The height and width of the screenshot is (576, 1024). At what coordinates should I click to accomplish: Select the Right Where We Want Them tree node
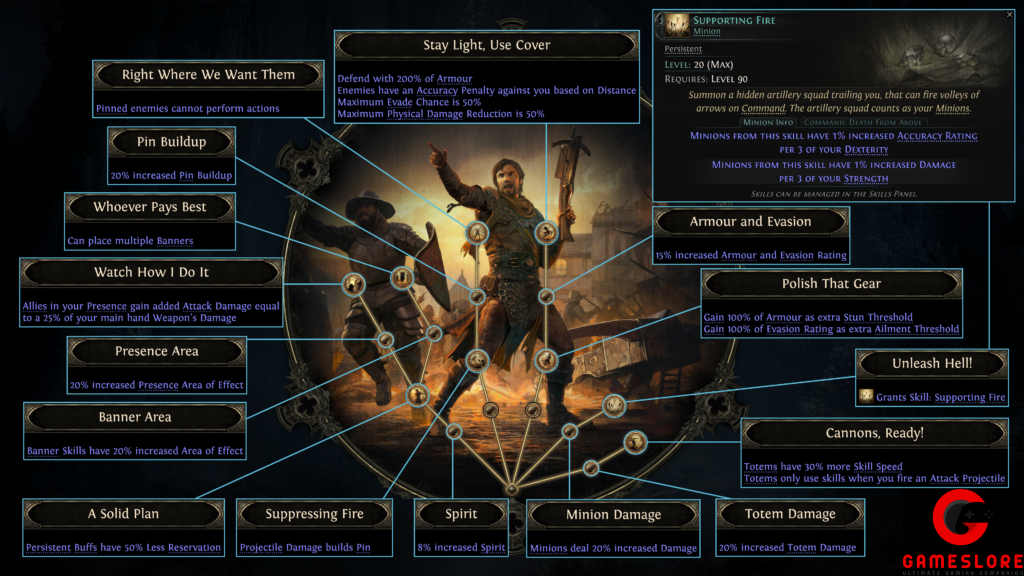click(478, 233)
